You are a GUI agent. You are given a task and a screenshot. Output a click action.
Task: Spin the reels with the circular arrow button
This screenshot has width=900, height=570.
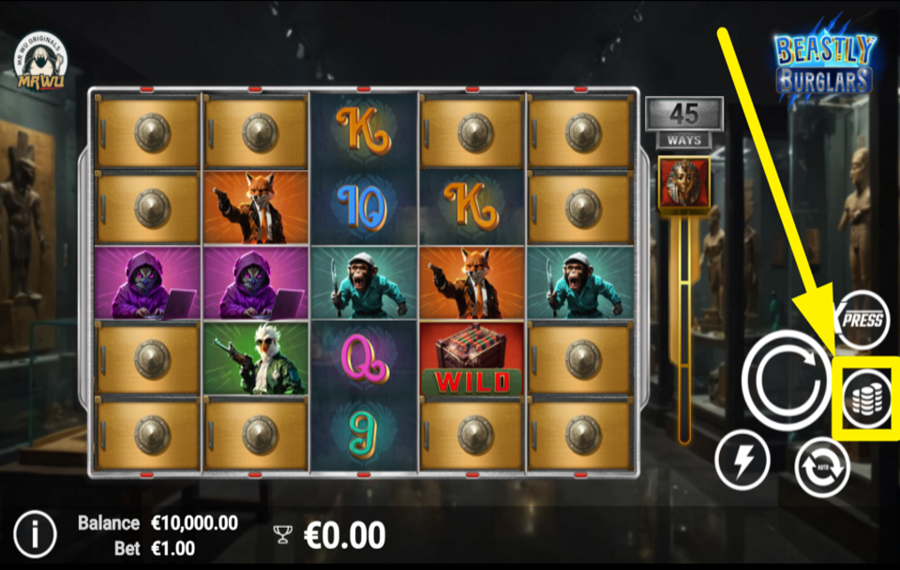pyautogui.click(x=787, y=375)
